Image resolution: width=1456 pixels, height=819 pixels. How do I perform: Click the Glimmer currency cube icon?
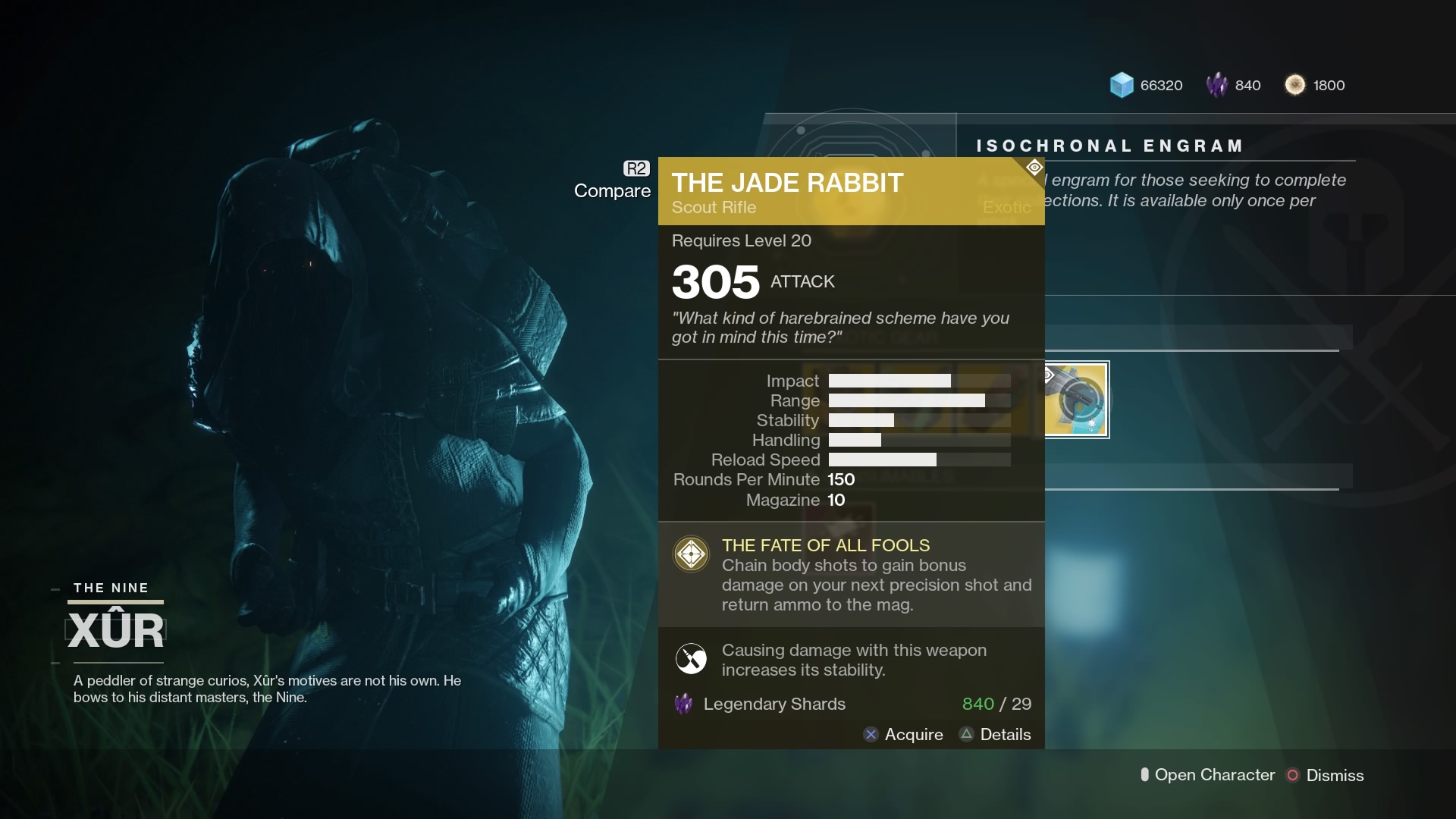point(1122,85)
